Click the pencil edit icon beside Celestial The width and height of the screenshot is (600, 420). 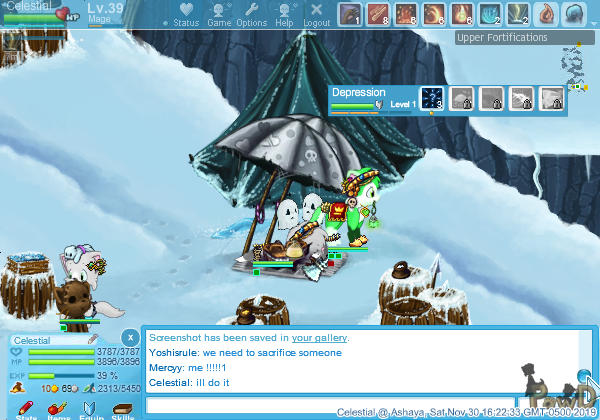pos(93,340)
